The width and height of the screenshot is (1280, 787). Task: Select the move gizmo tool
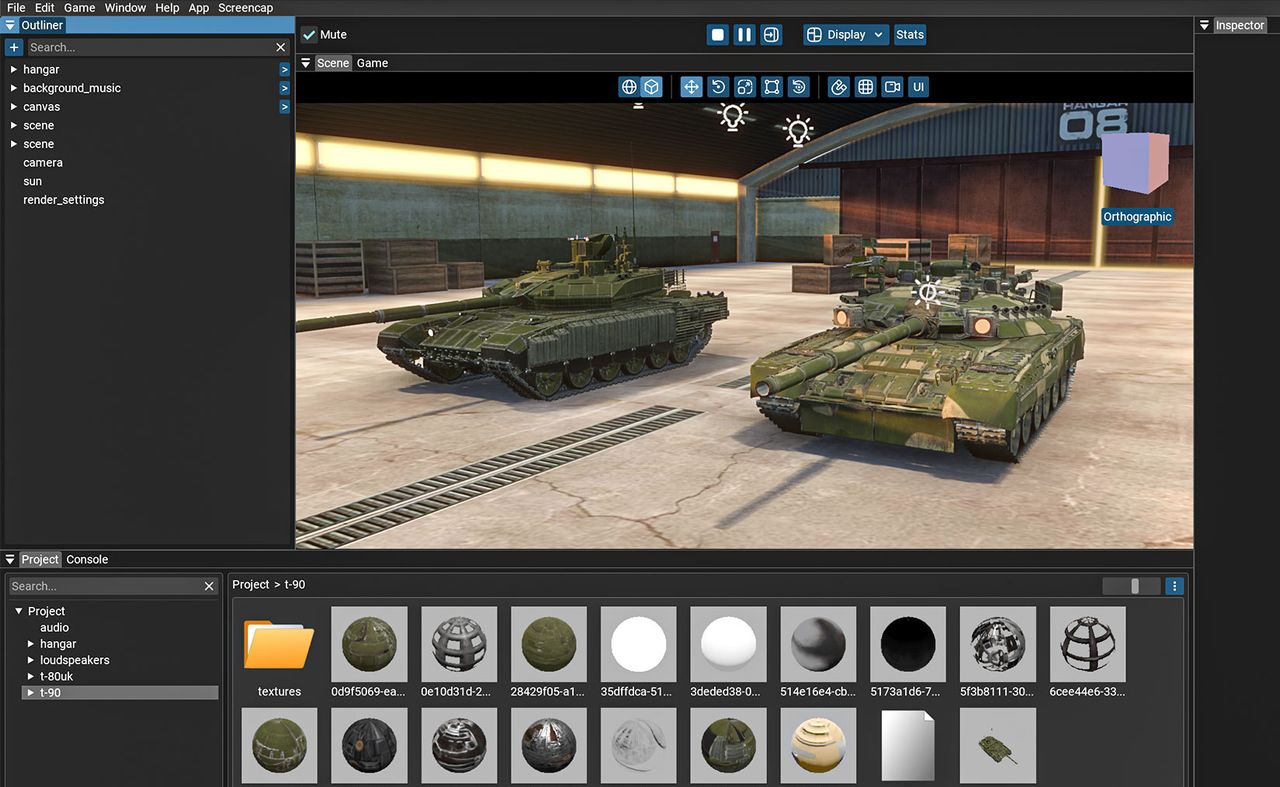[x=691, y=87]
